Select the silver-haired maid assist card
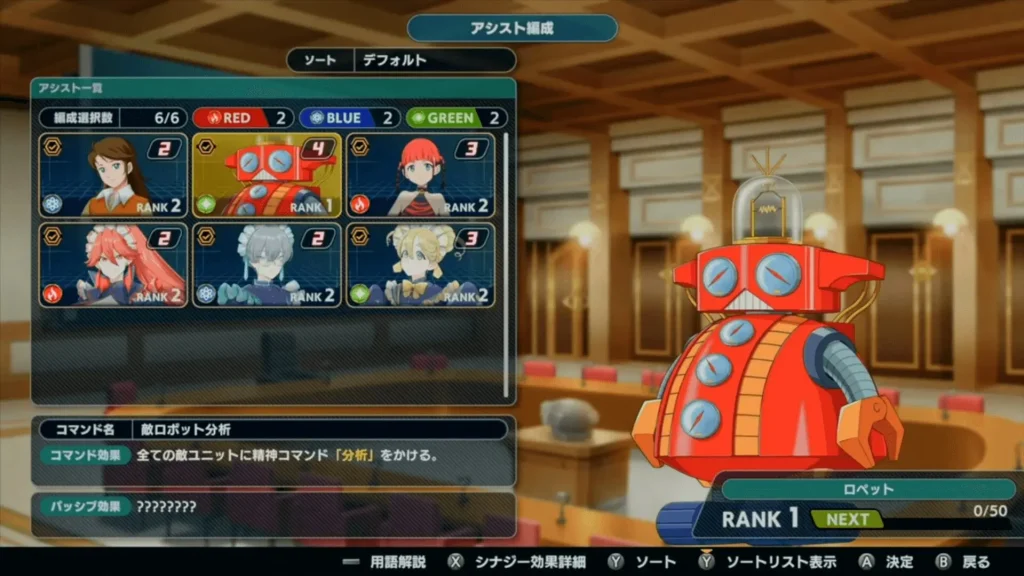1024x576 pixels. [267, 265]
